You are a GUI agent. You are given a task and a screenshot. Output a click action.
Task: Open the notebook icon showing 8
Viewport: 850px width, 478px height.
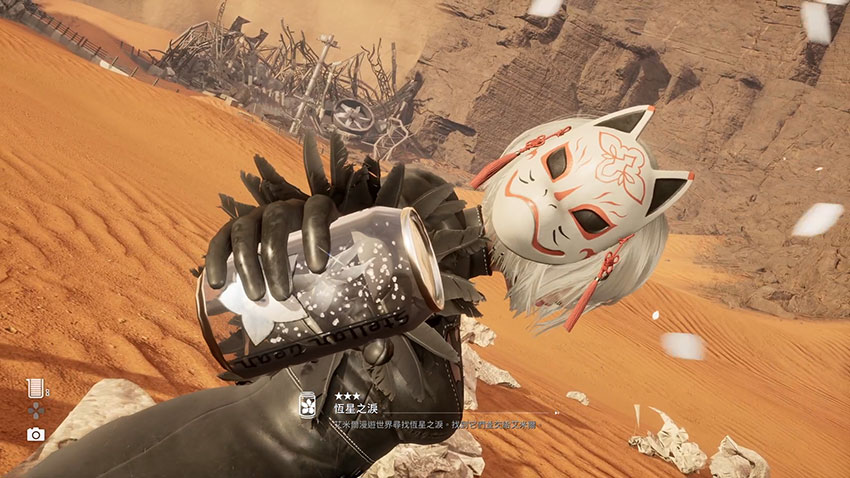(36, 387)
